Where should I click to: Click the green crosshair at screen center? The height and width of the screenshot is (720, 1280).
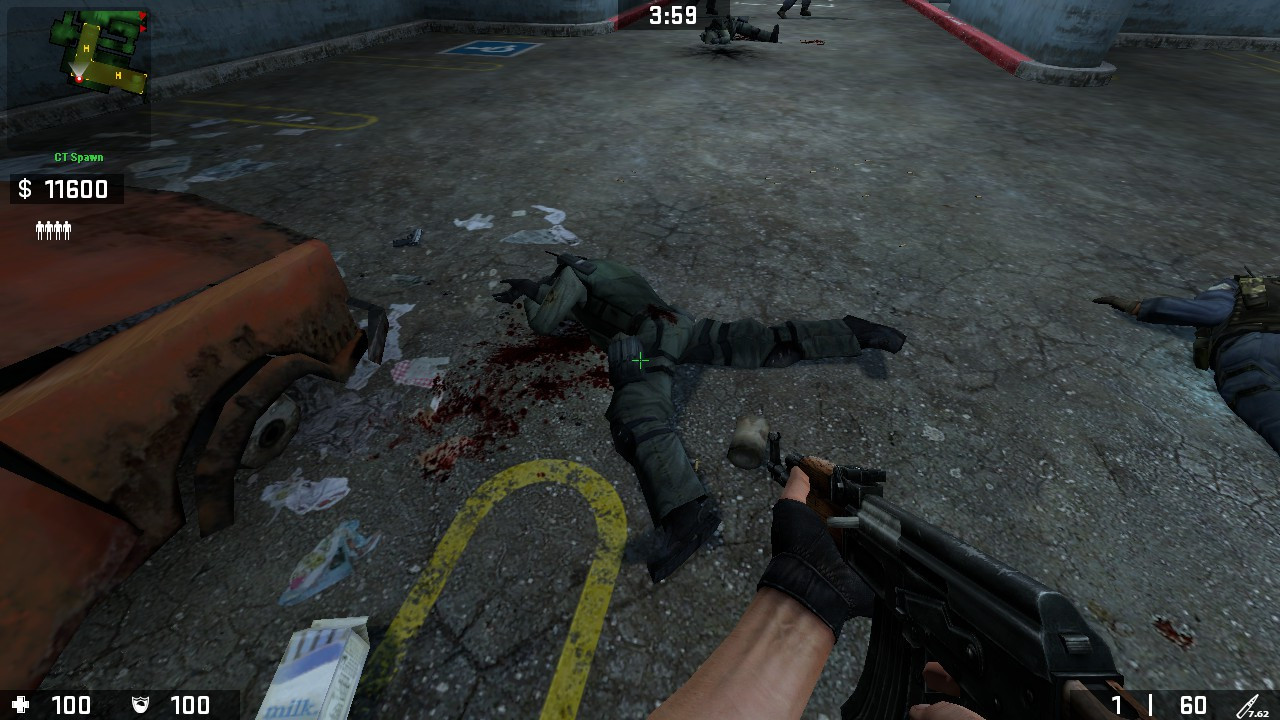[640, 360]
